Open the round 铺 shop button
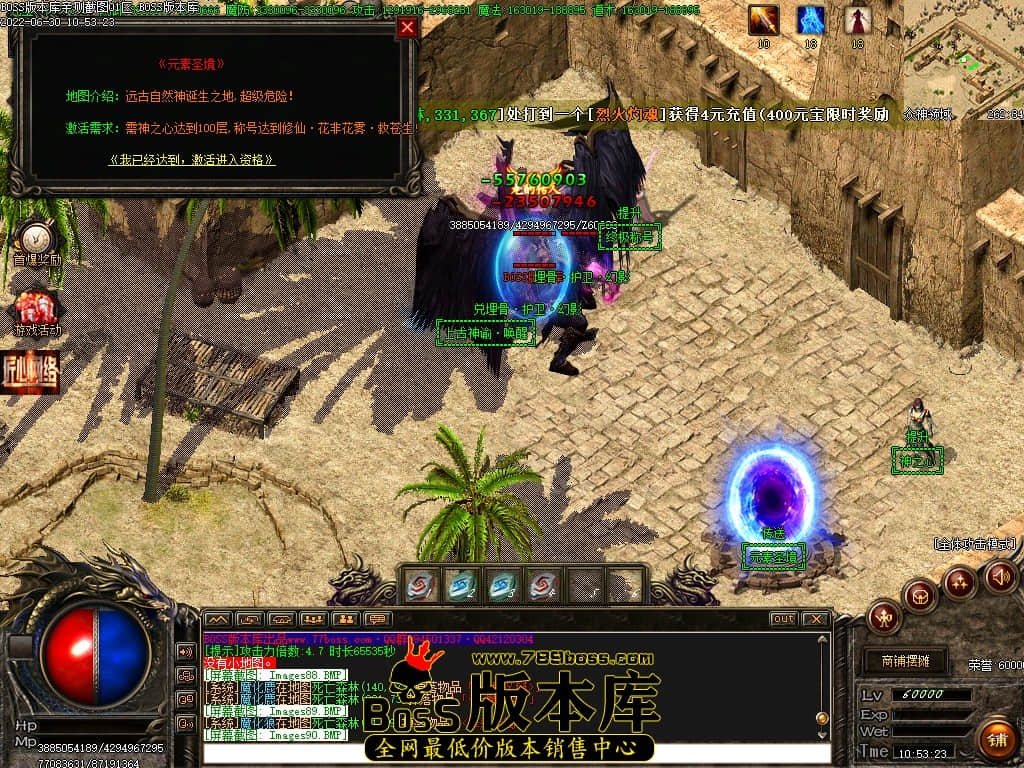1024x768 pixels. point(996,739)
